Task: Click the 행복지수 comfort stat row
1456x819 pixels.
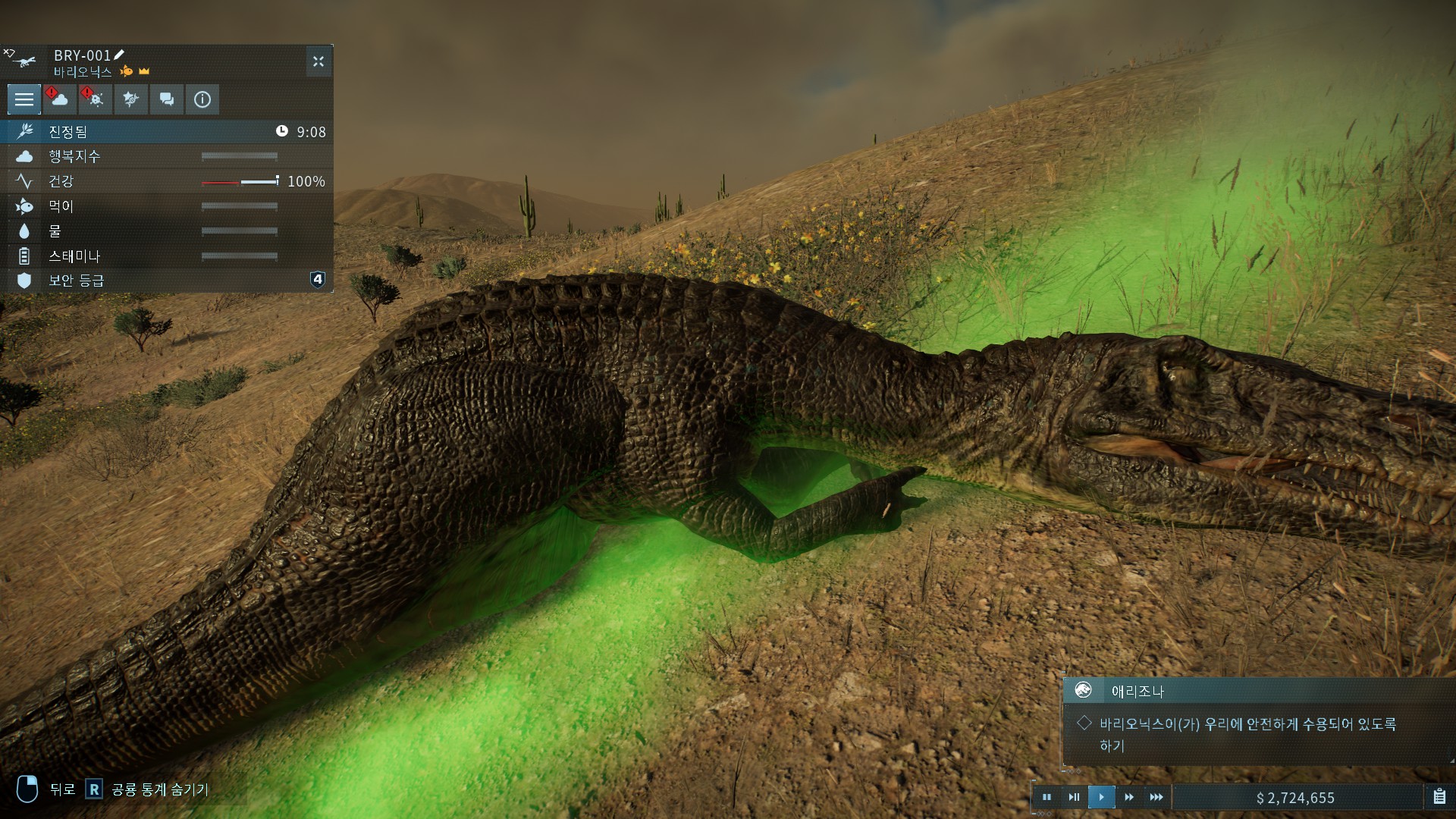Action: 167,156
